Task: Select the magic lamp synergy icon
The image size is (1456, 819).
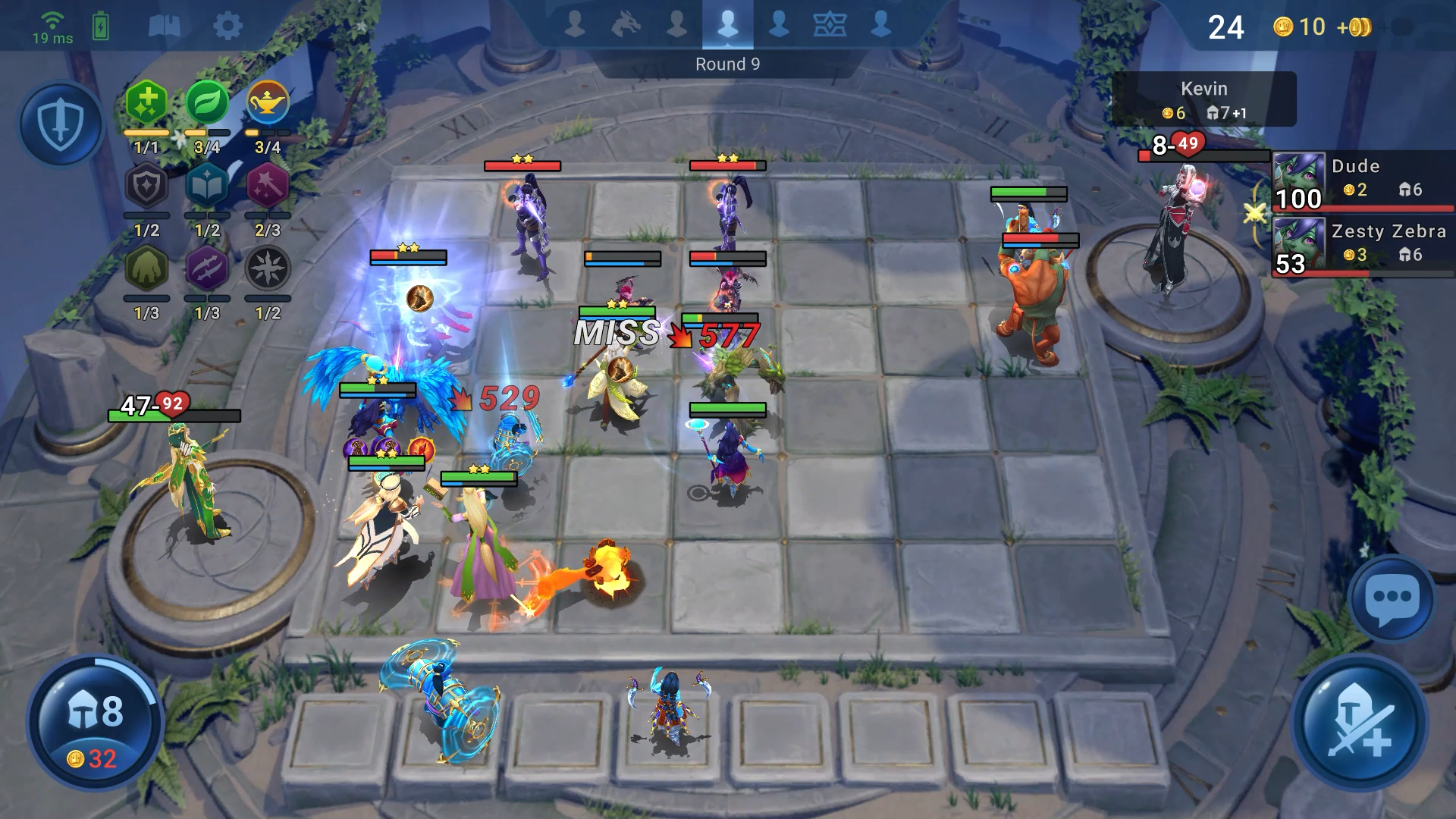Action: pos(268,103)
